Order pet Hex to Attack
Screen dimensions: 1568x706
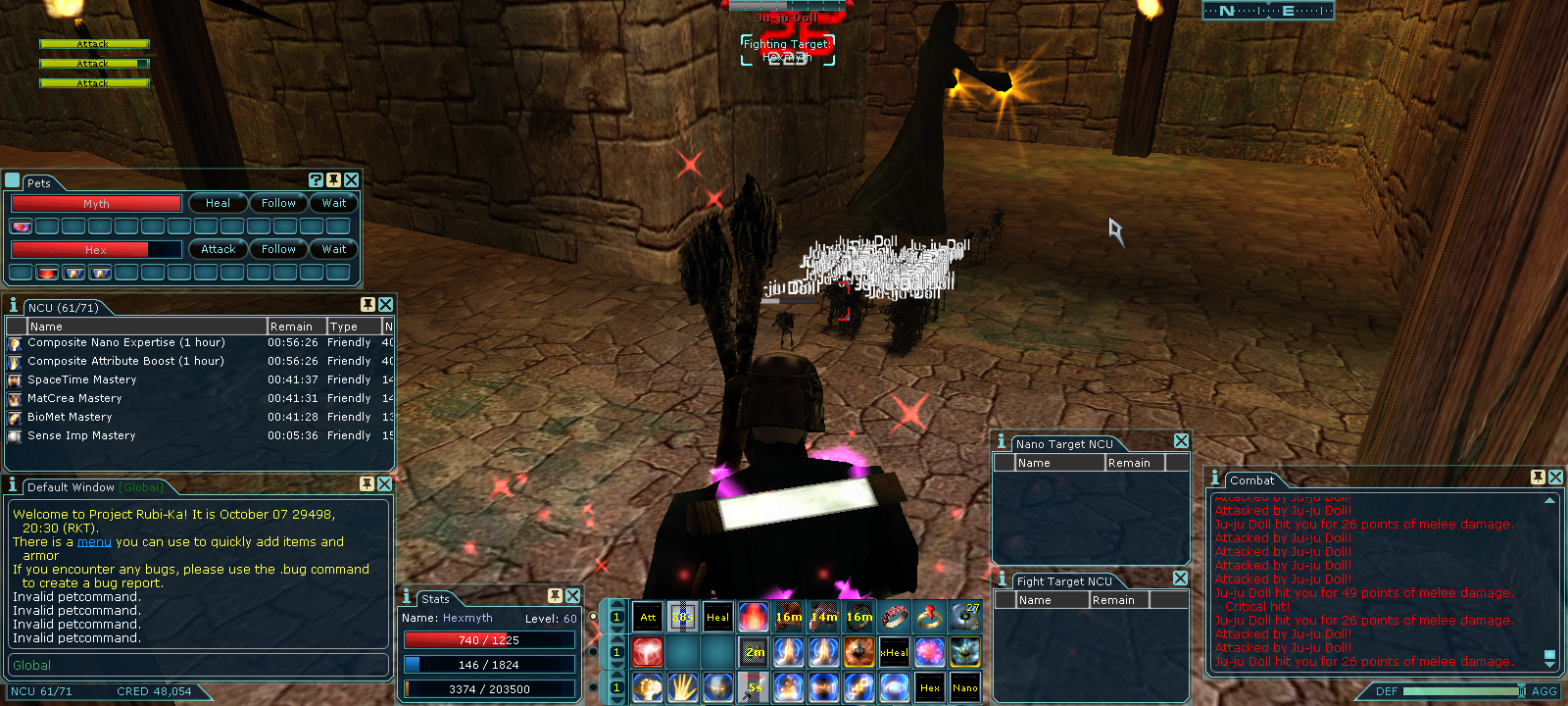[x=218, y=249]
